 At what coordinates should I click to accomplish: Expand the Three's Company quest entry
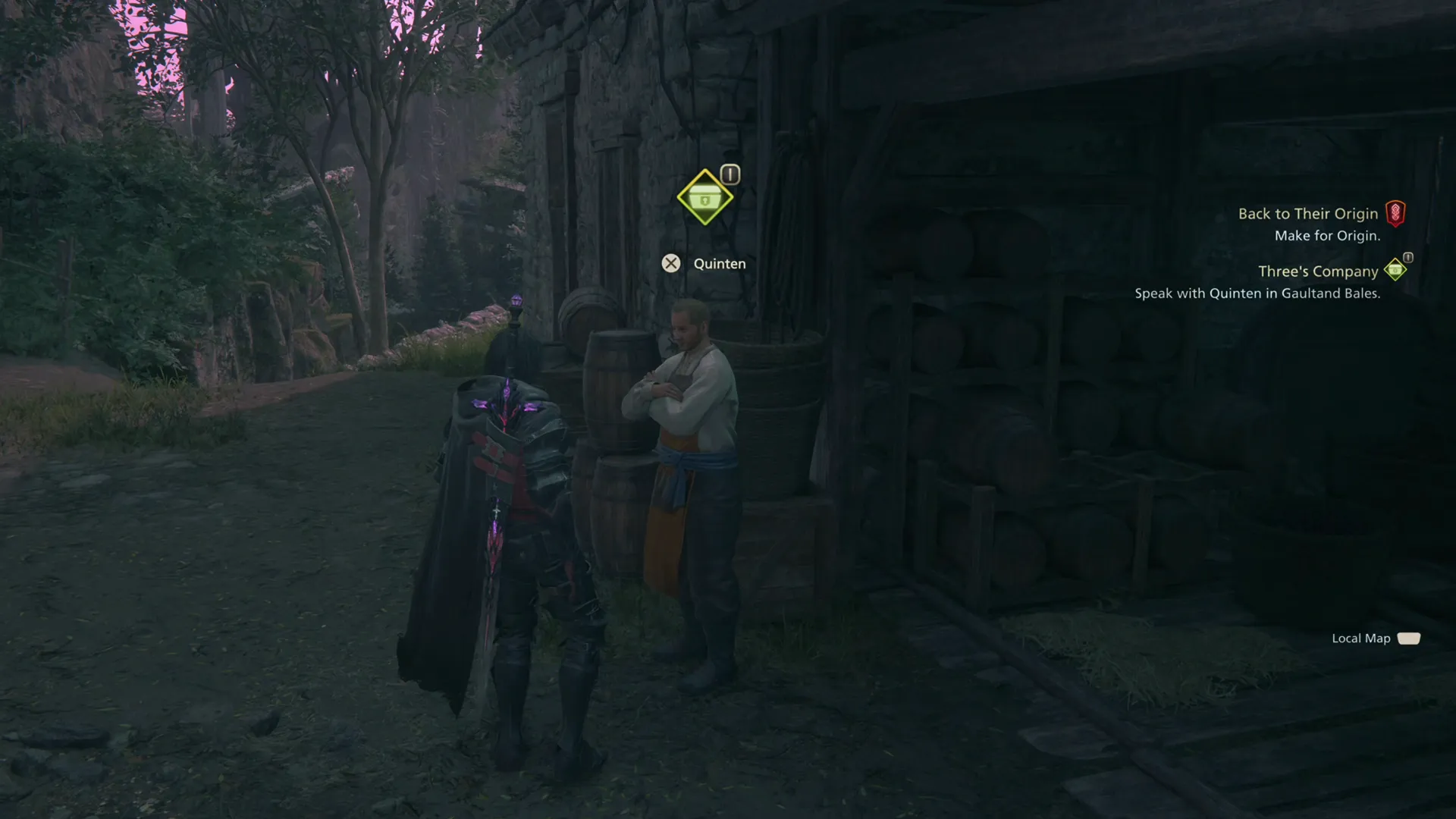1317,271
